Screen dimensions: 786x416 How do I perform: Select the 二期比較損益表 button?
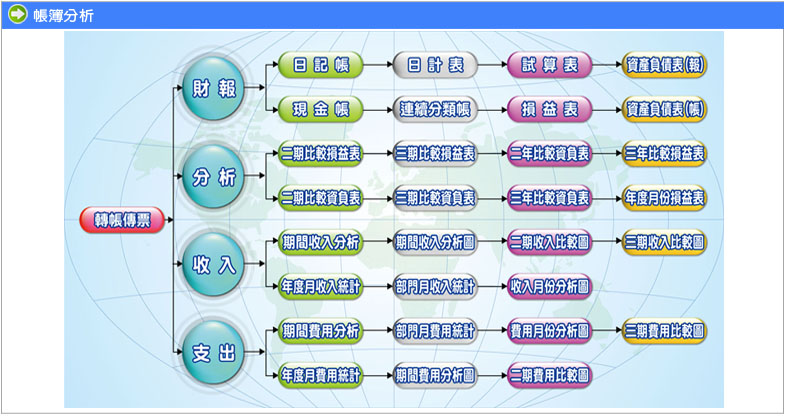pyautogui.click(x=320, y=154)
